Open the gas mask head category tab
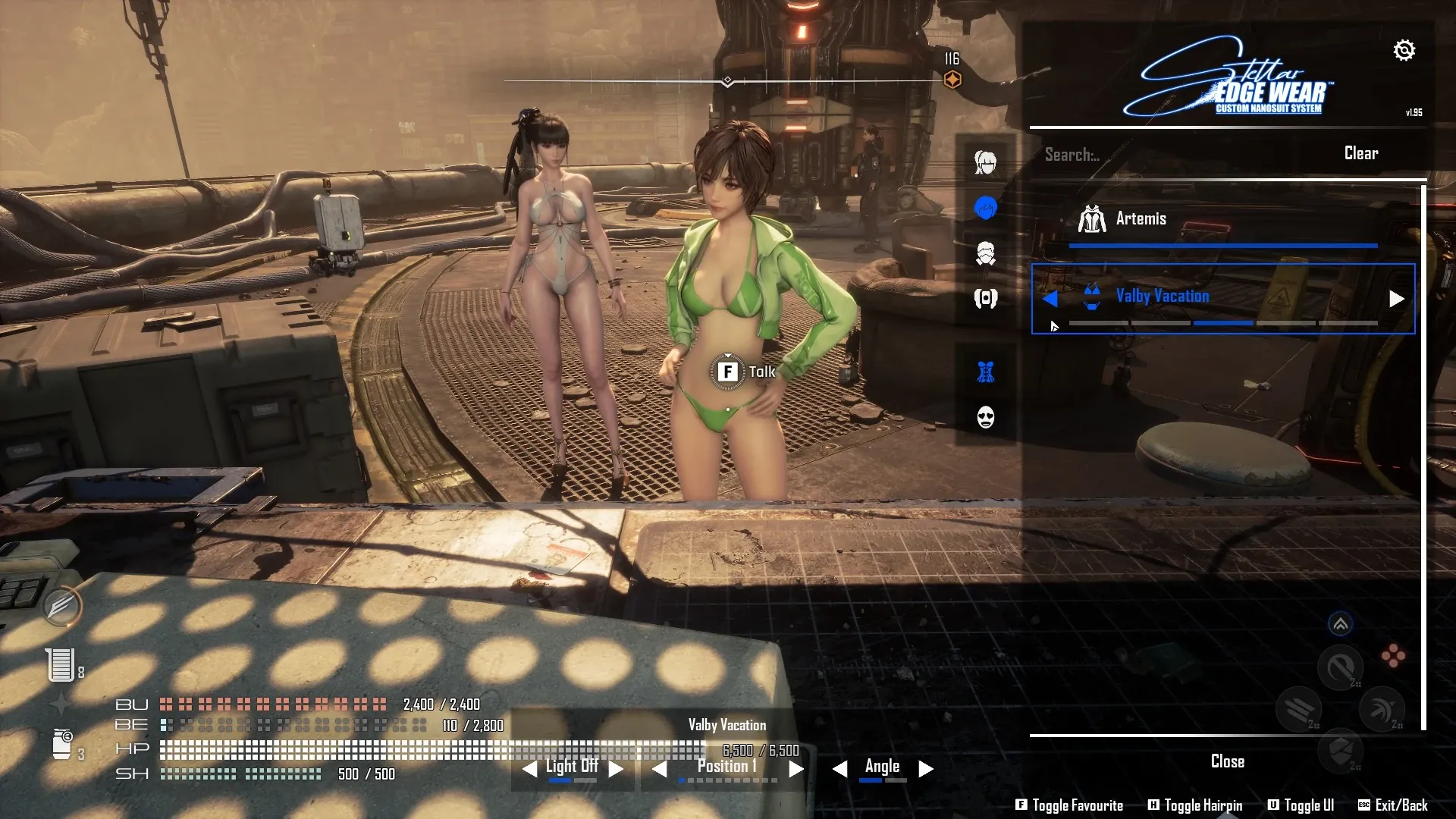 (985, 253)
